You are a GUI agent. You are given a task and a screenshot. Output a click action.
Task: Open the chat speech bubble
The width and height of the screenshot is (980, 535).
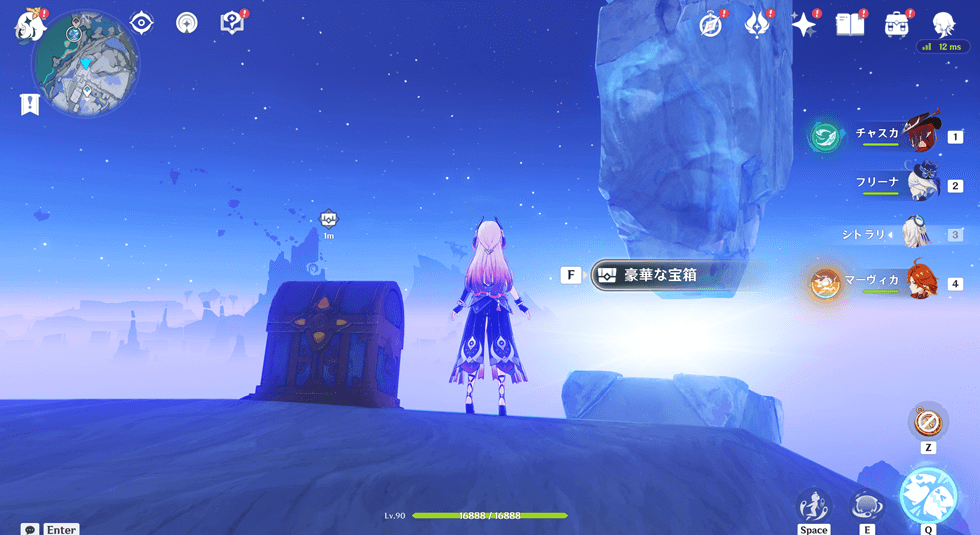tap(30, 529)
